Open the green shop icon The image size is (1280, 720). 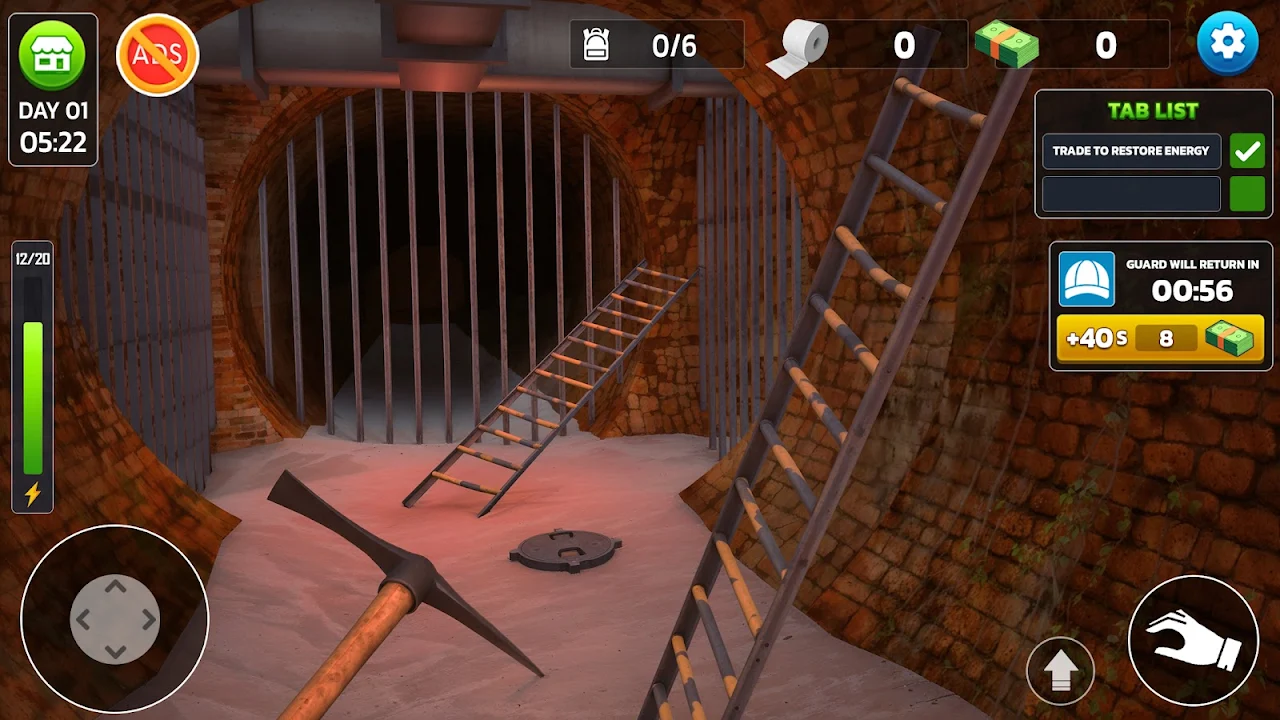tap(53, 54)
